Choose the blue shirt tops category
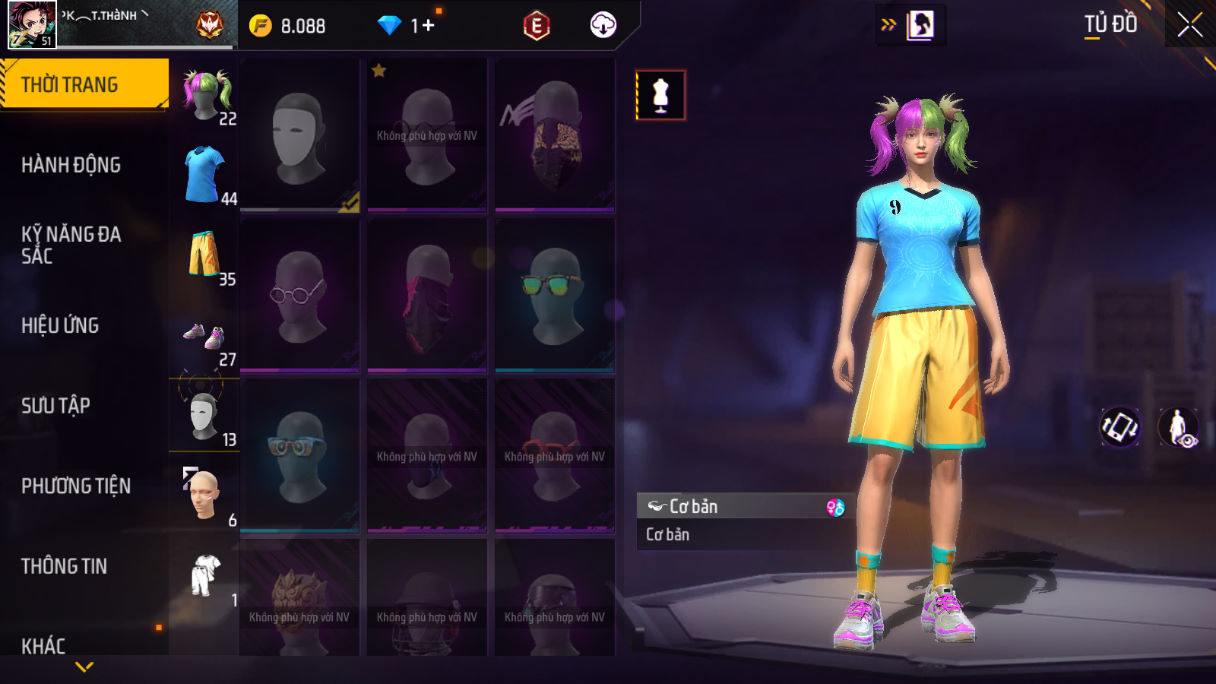This screenshot has height=684, width=1216. pos(204,175)
